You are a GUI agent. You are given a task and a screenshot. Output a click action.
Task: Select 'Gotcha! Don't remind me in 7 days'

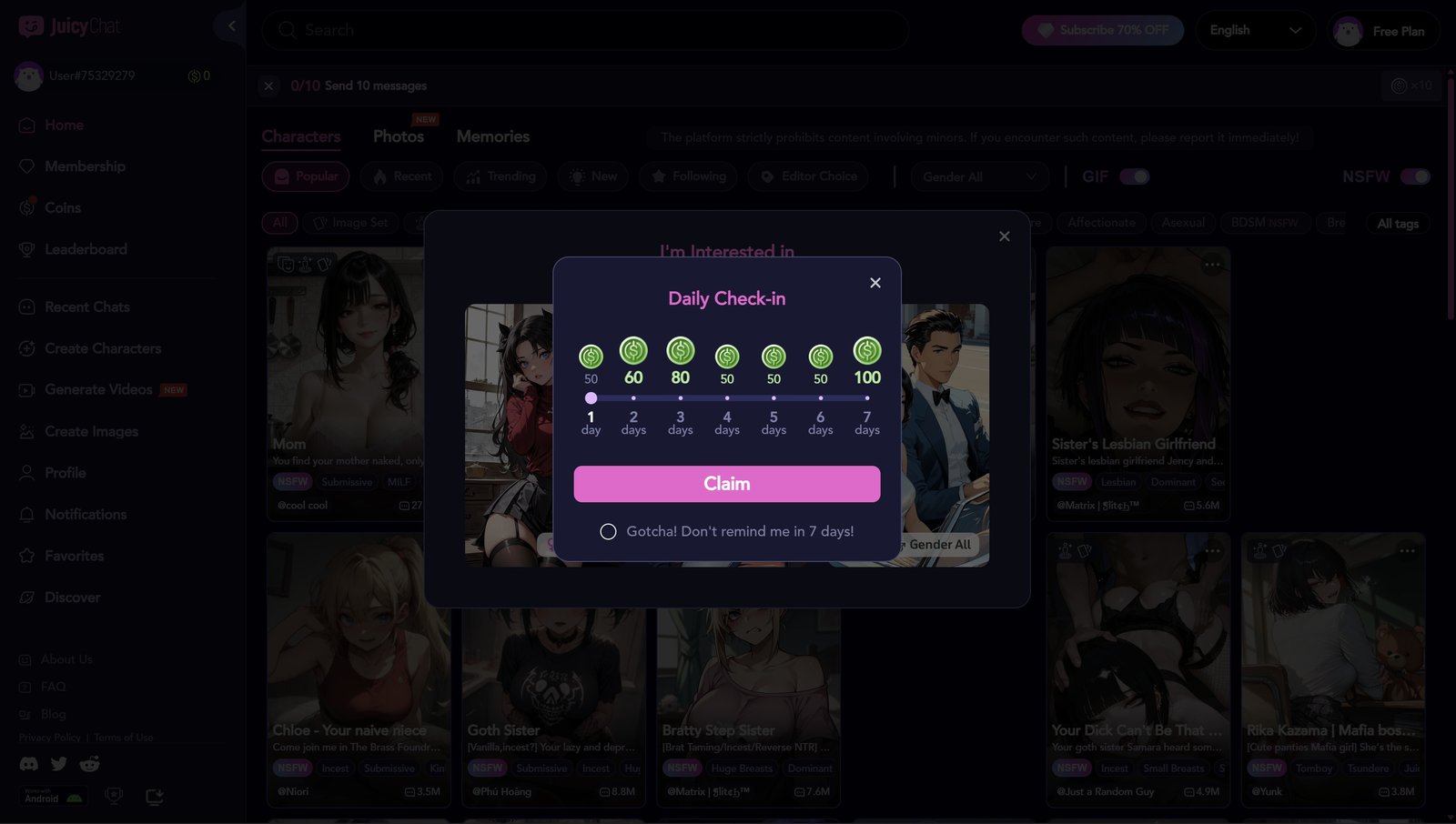coord(609,530)
